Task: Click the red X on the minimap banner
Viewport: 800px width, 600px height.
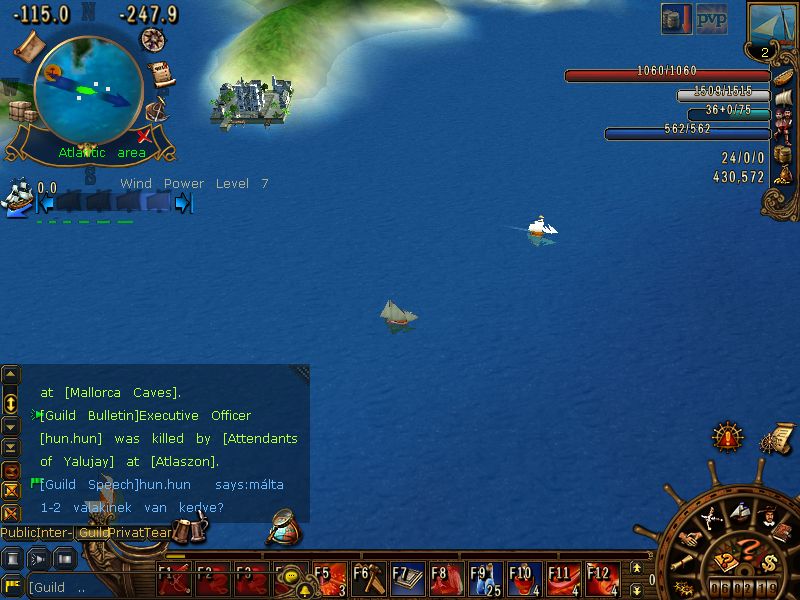Action: click(x=142, y=135)
